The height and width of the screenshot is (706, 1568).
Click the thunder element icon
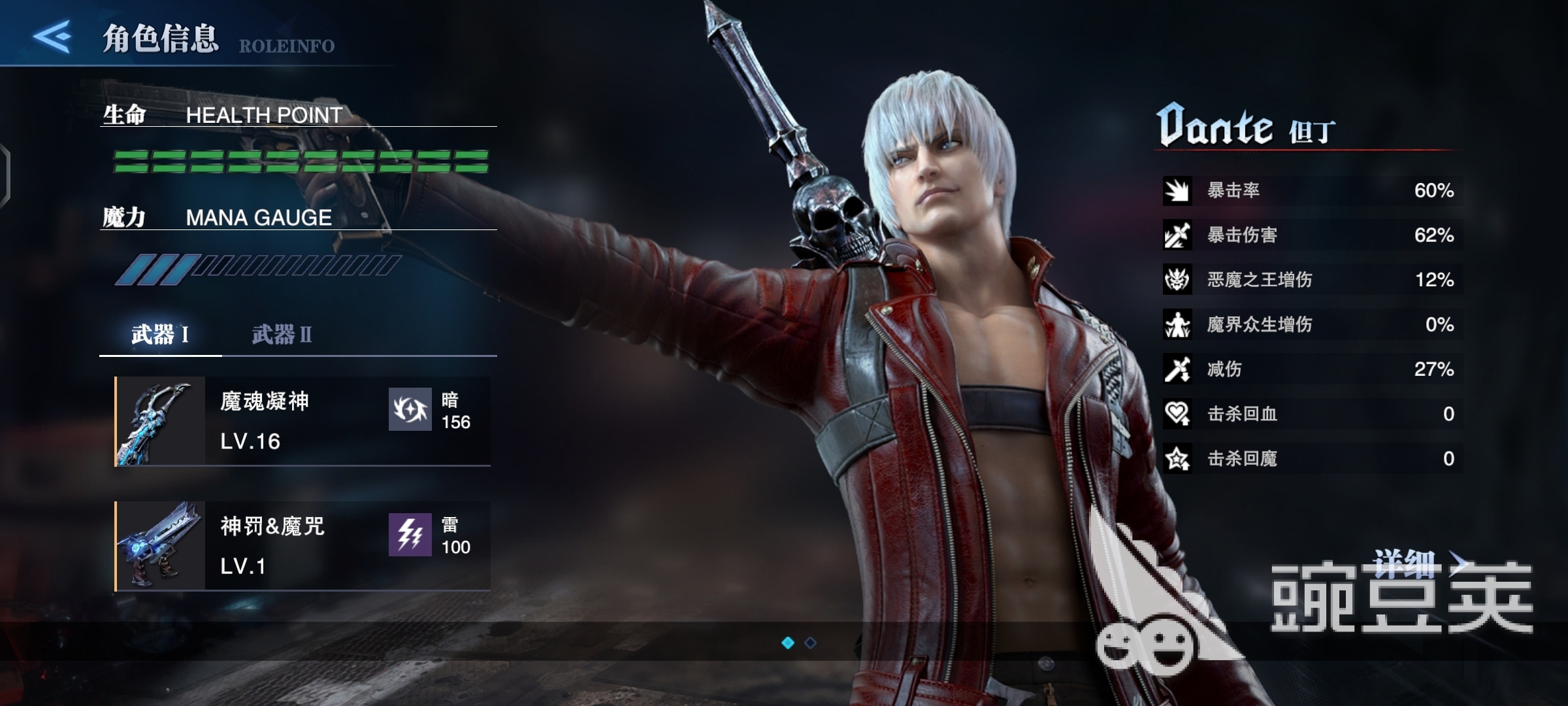coord(410,535)
